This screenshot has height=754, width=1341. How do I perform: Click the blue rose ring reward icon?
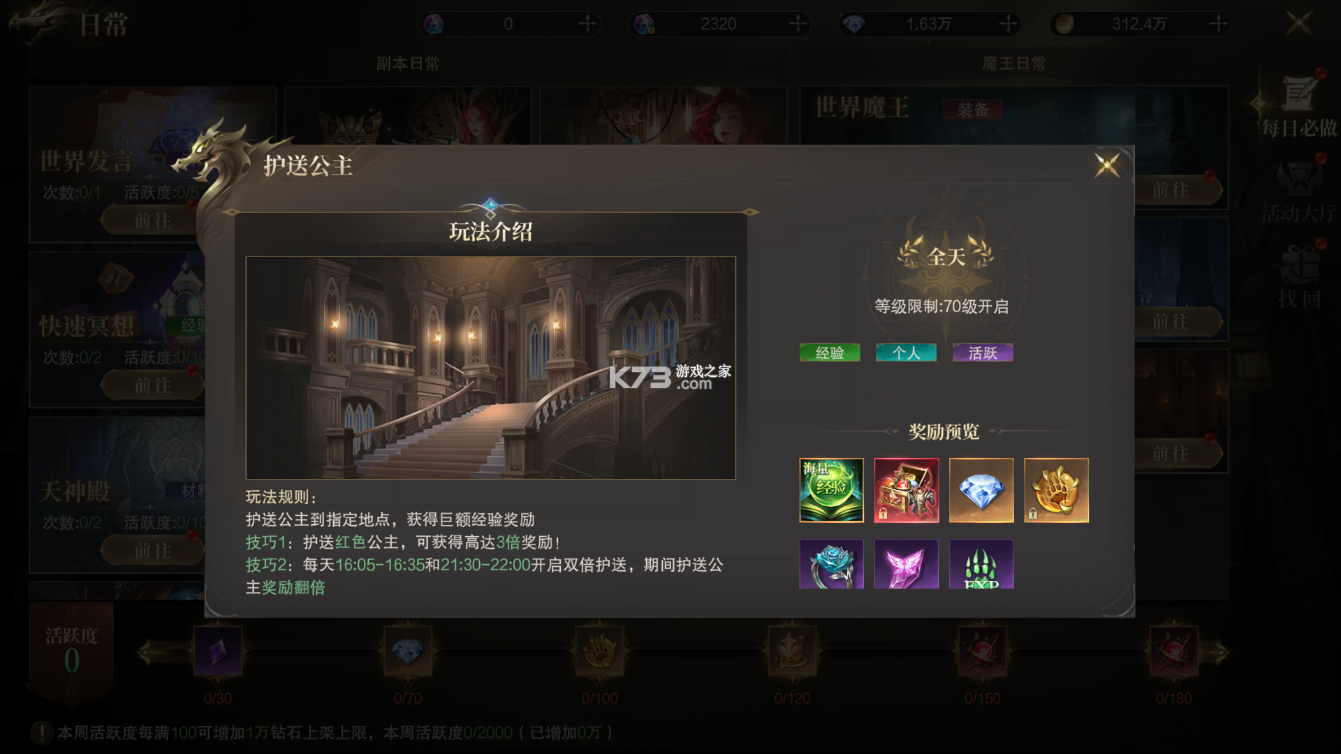point(830,565)
